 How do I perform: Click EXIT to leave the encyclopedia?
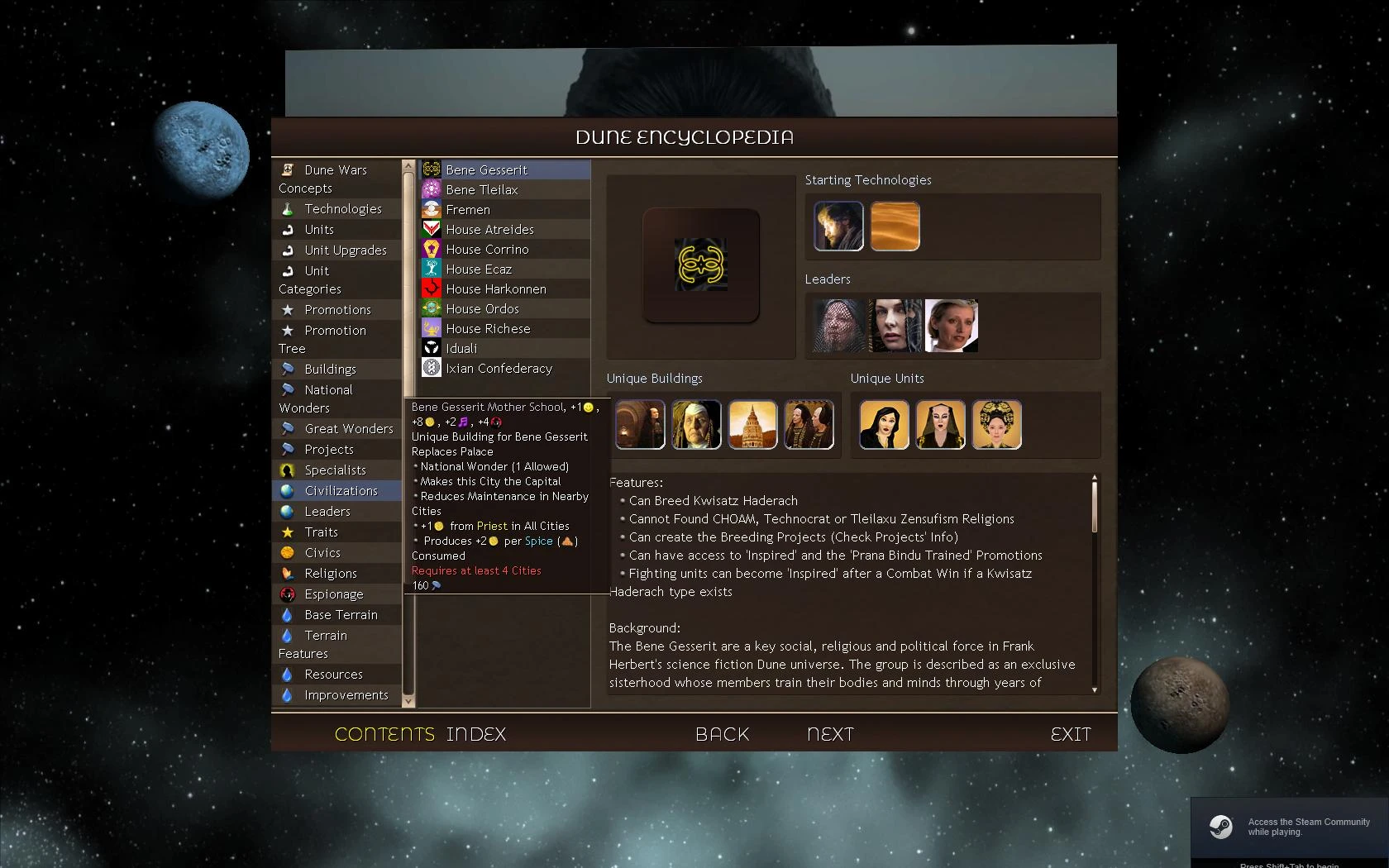(1071, 733)
